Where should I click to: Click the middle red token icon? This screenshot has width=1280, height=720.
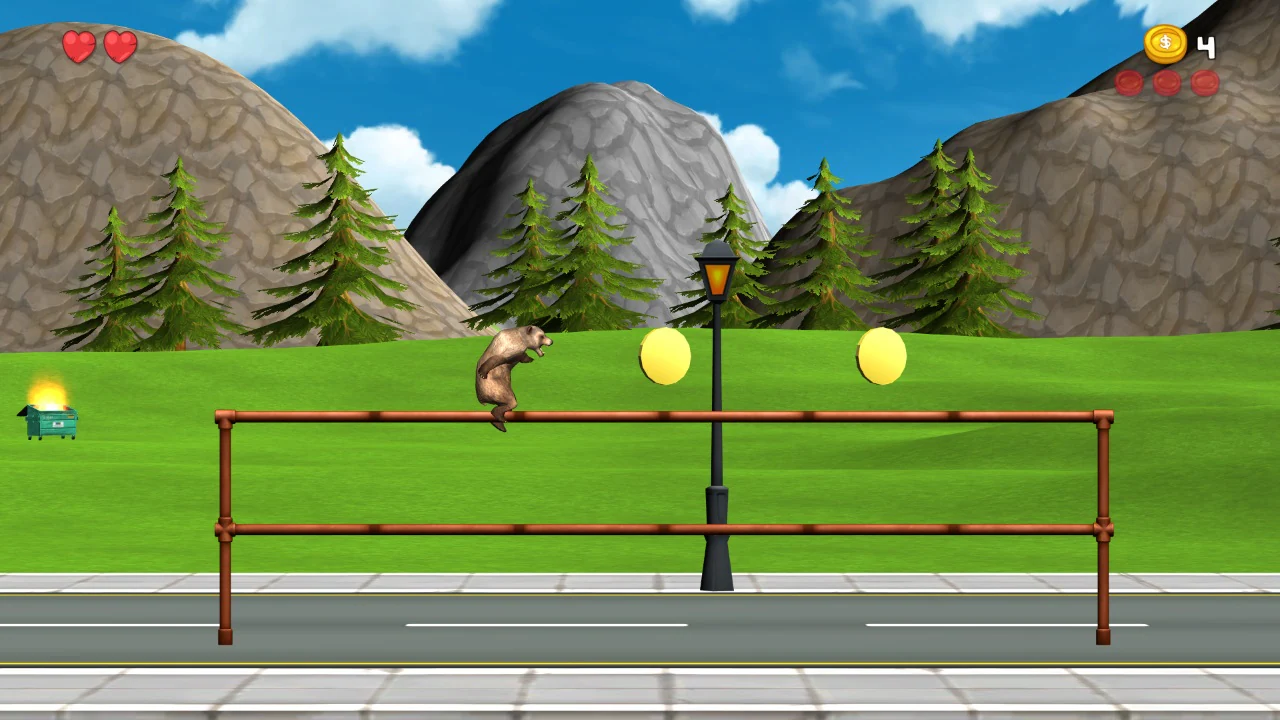pyautogui.click(x=1165, y=84)
